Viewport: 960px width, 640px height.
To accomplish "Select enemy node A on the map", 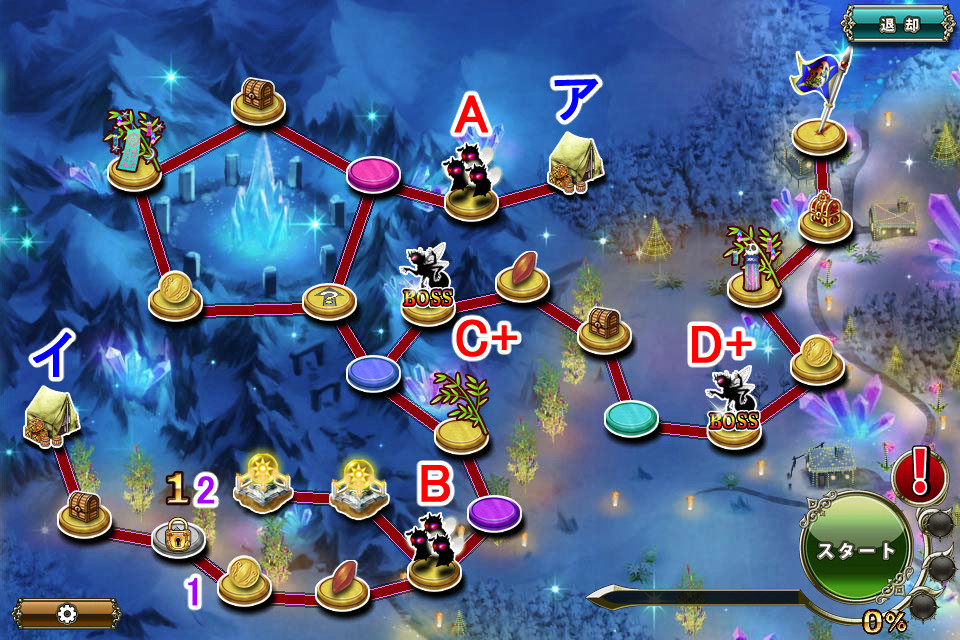I will coord(471,184).
